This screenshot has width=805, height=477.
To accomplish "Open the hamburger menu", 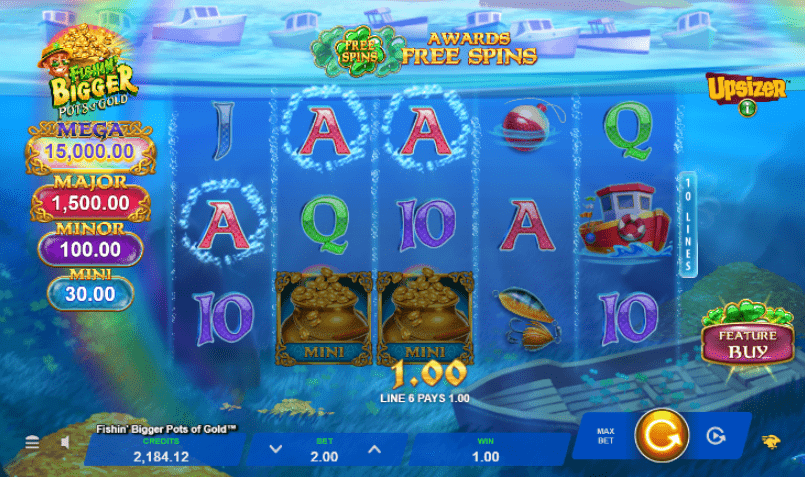I will click(x=32, y=442).
